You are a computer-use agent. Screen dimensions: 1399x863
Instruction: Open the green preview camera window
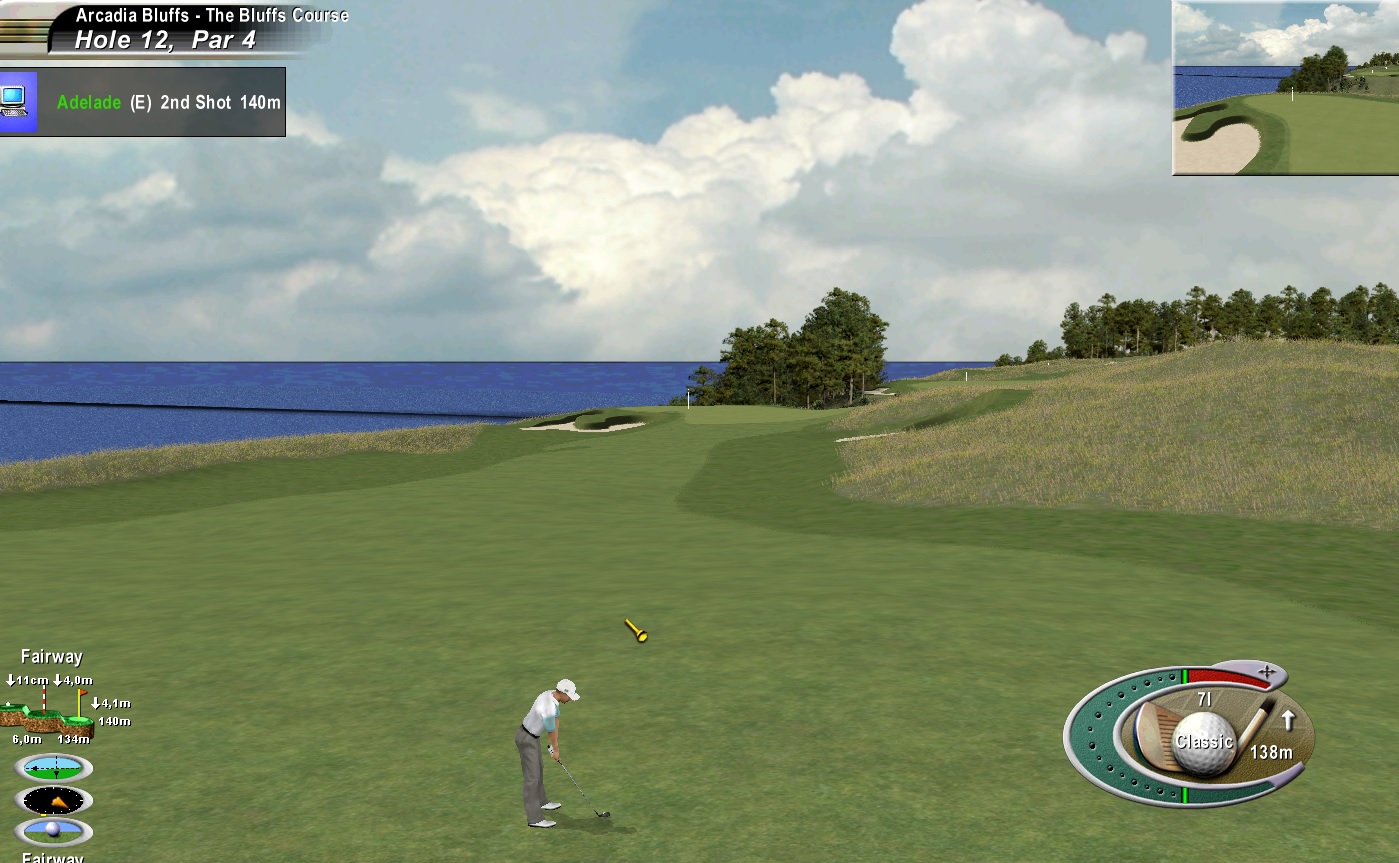coord(1285,88)
